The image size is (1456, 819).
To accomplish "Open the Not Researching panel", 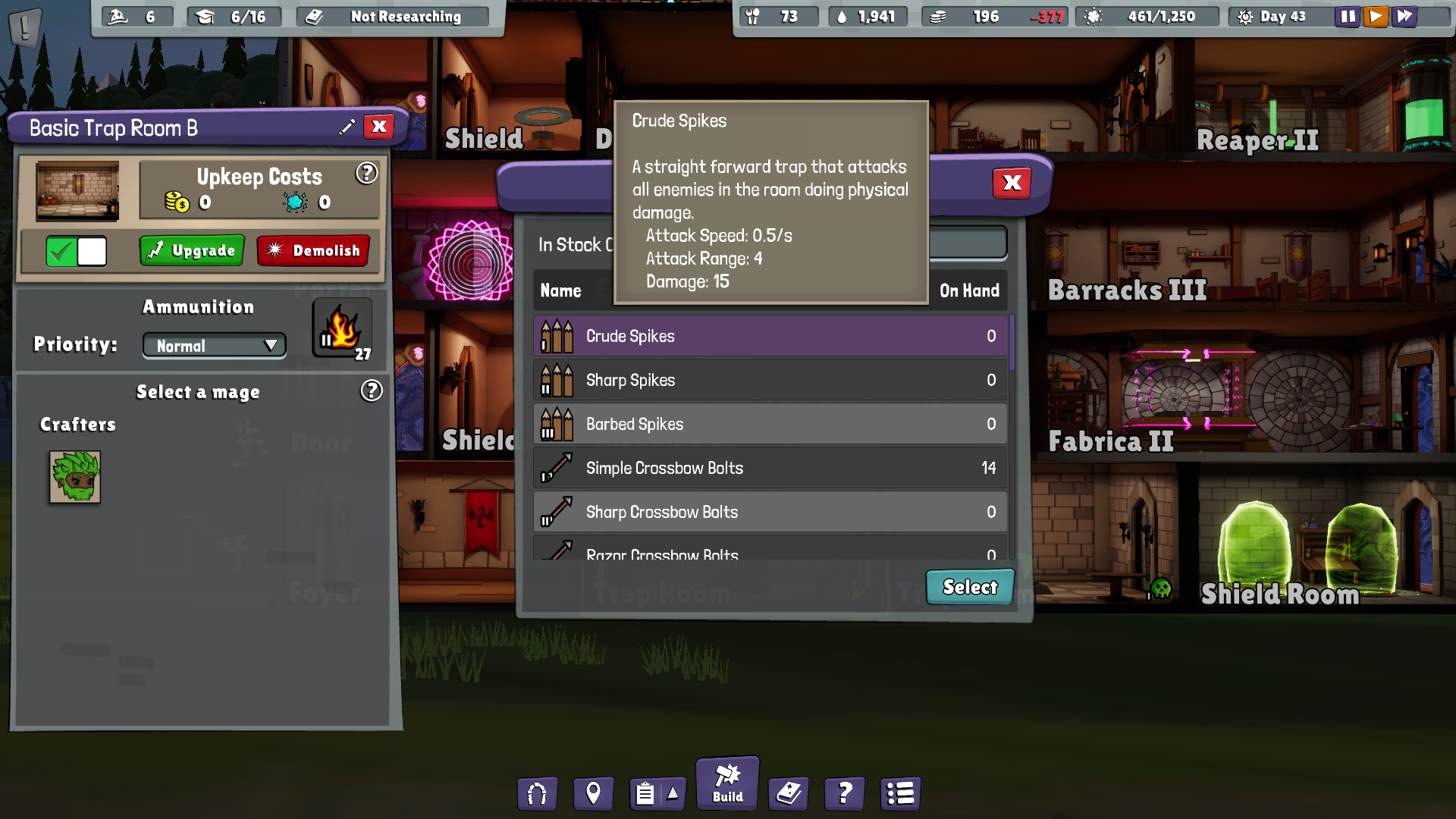I will click(391, 16).
